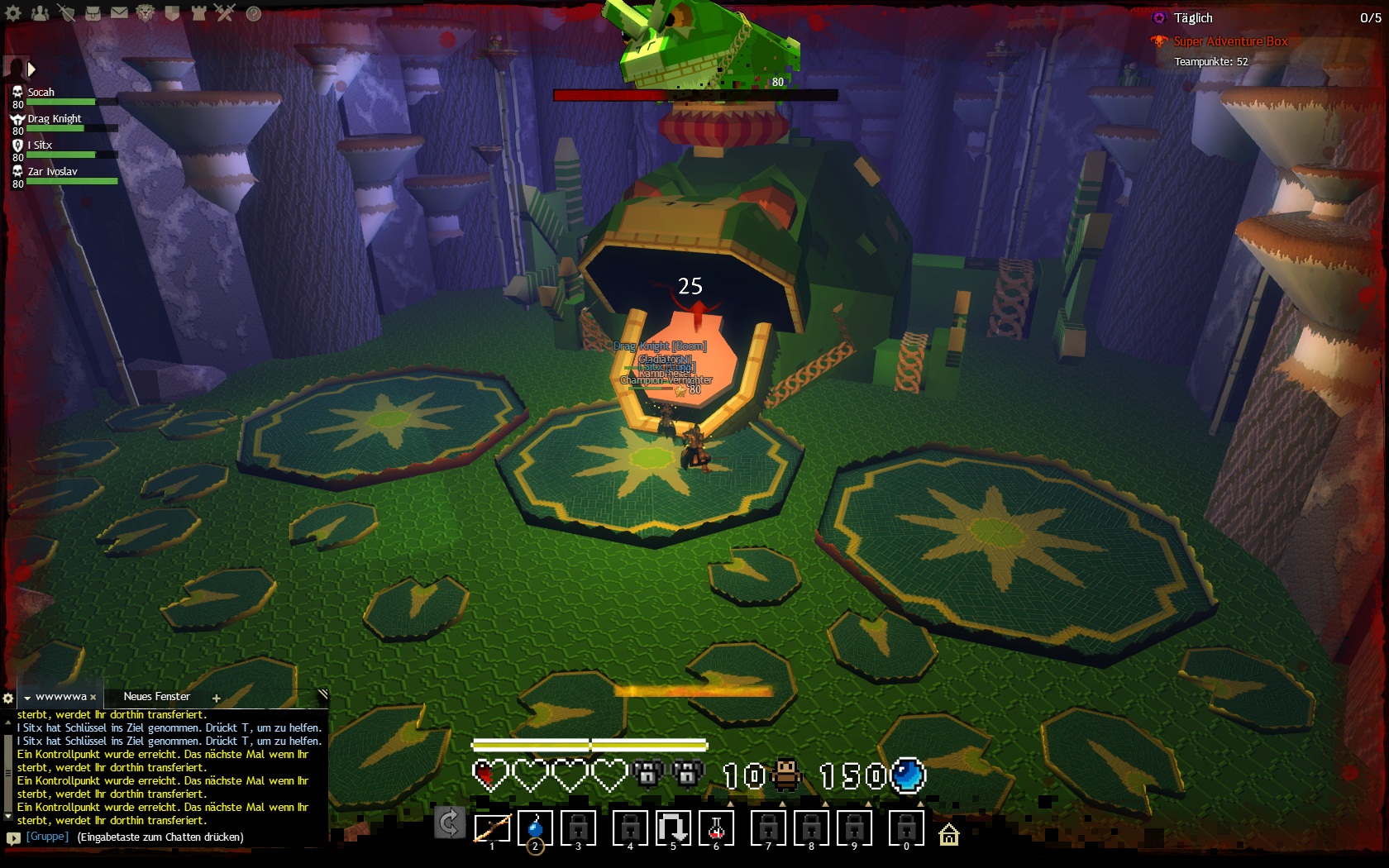Open the Neues Fenster chat tab

[x=156, y=697]
